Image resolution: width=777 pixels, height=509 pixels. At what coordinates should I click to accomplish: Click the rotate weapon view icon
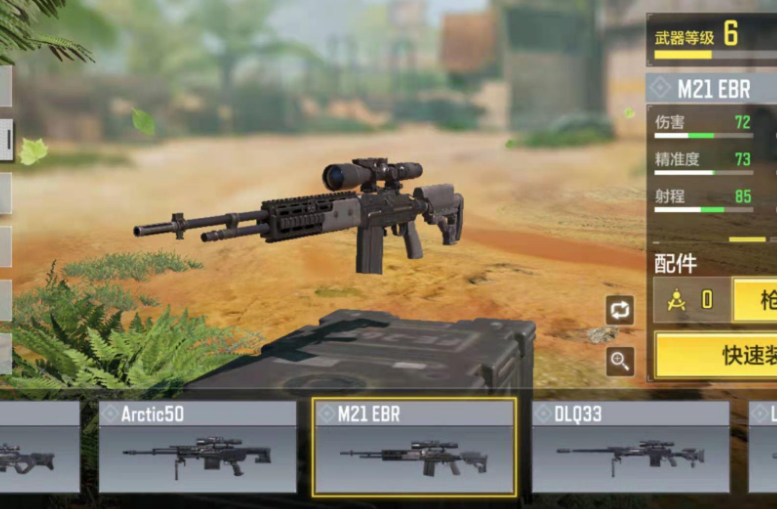click(x=620, y=310)
